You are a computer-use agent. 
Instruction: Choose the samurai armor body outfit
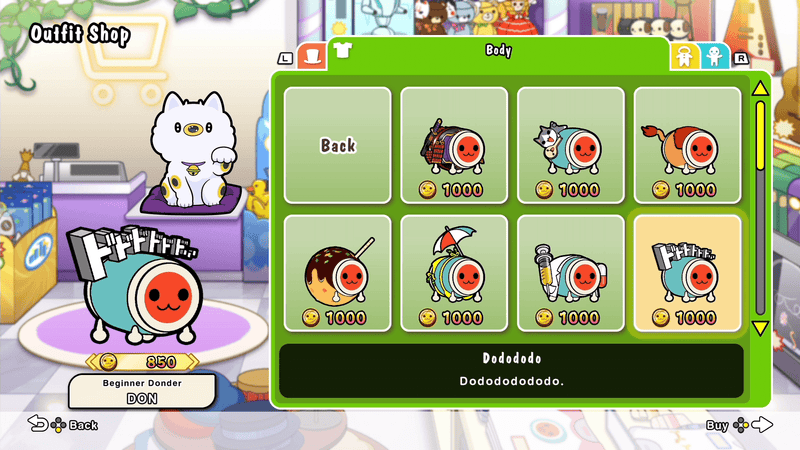pyautogui.click(x=455, y=145)
